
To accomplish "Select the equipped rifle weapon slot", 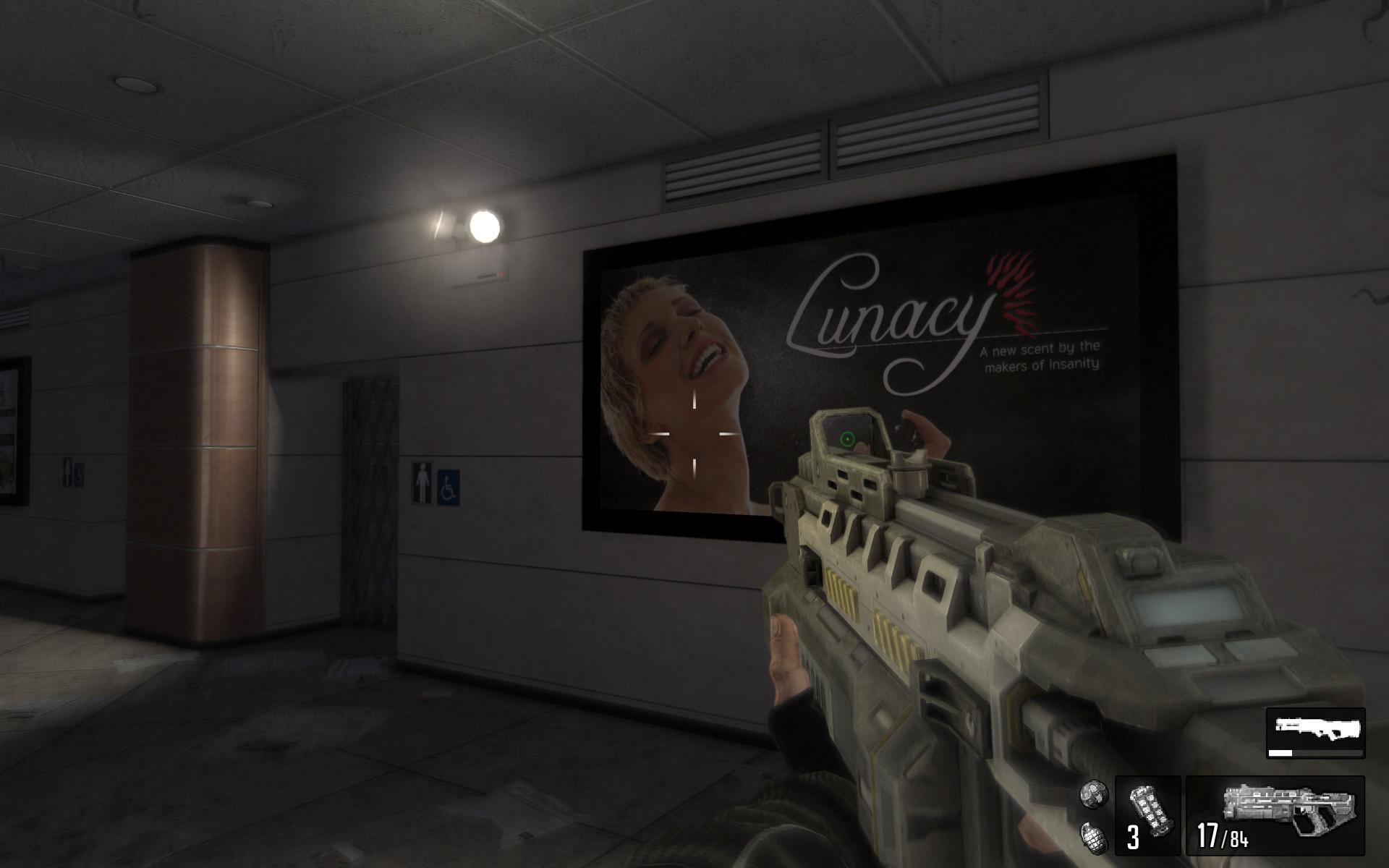I will (x=1275, y=815).
